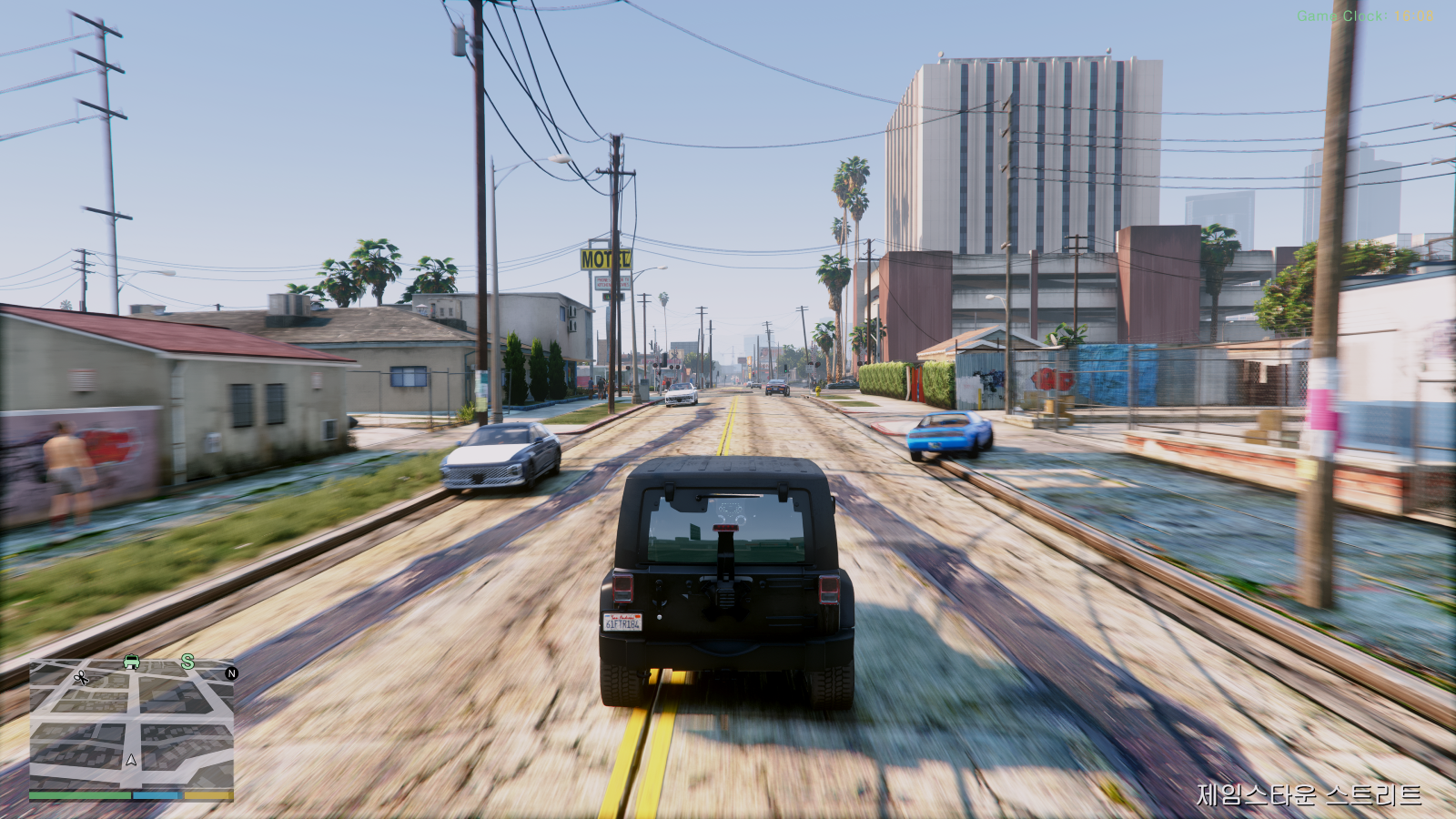Select the green garage car marker
Viewport: 1456px width, 819px height.
pos(131,662)
